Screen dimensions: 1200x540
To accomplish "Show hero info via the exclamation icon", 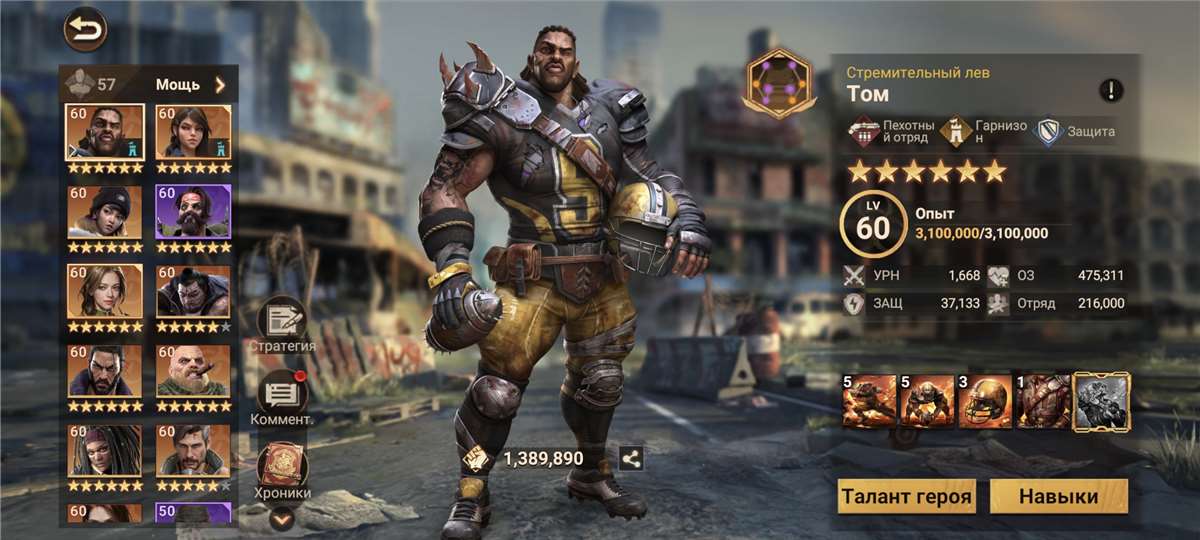I will 1111,91.
